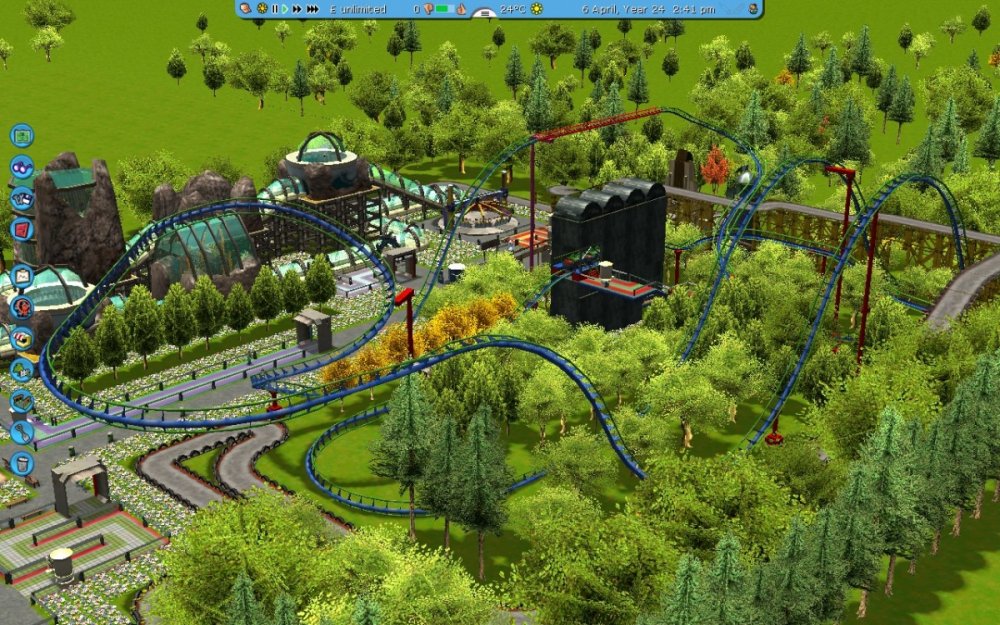Select the shovel terrain tool
Screen dimensions: 1000x625
[x=21, y=432]
